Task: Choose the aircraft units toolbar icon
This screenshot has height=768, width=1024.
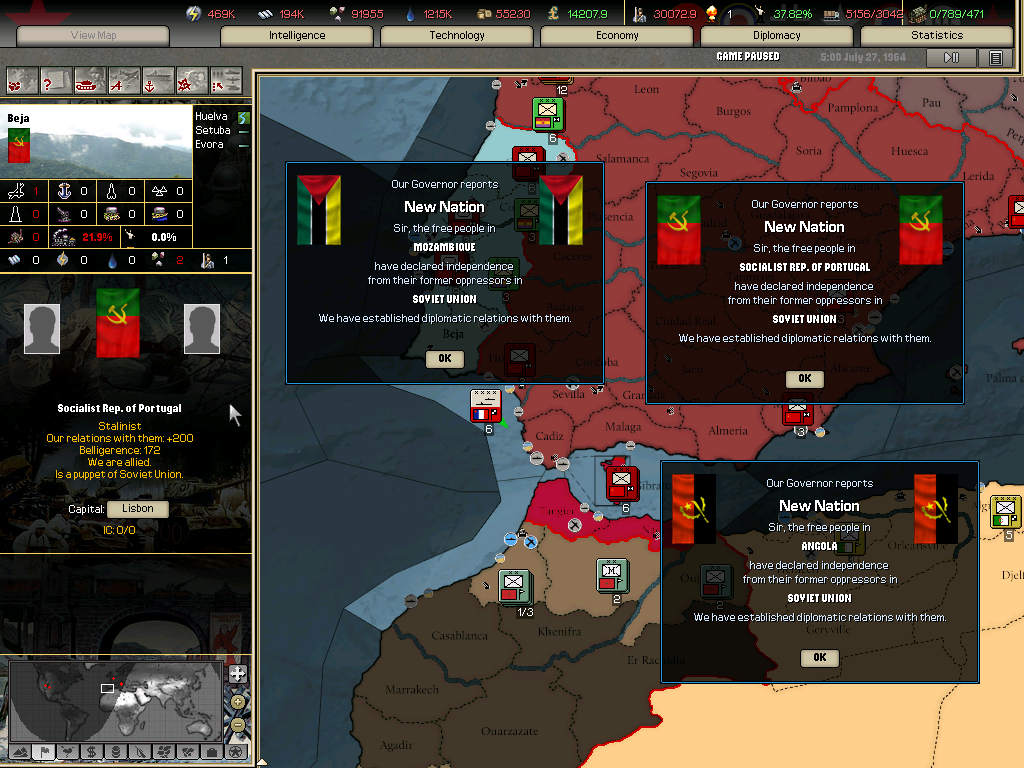Action: (x=123, y=78)
